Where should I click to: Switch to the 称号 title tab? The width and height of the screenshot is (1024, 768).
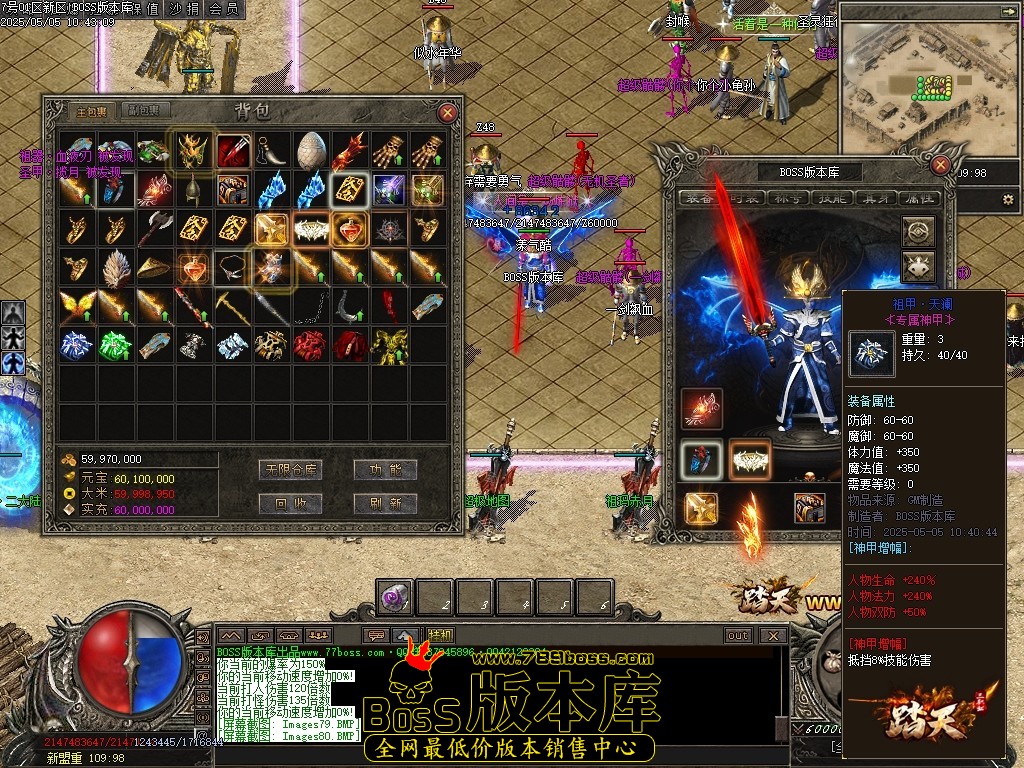pyautogui.click(x=785, y=199)
